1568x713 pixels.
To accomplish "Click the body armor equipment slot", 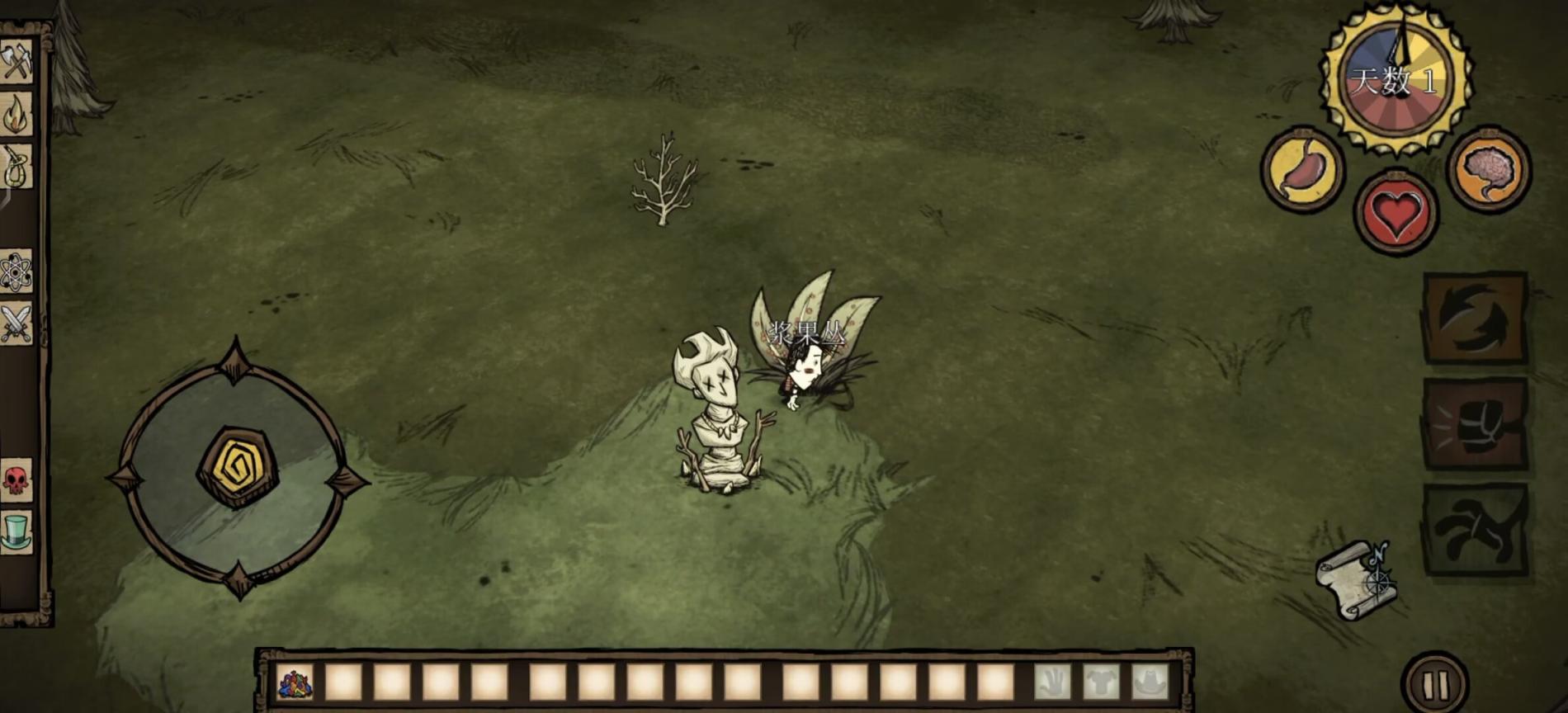I will tap(1102, 683).
